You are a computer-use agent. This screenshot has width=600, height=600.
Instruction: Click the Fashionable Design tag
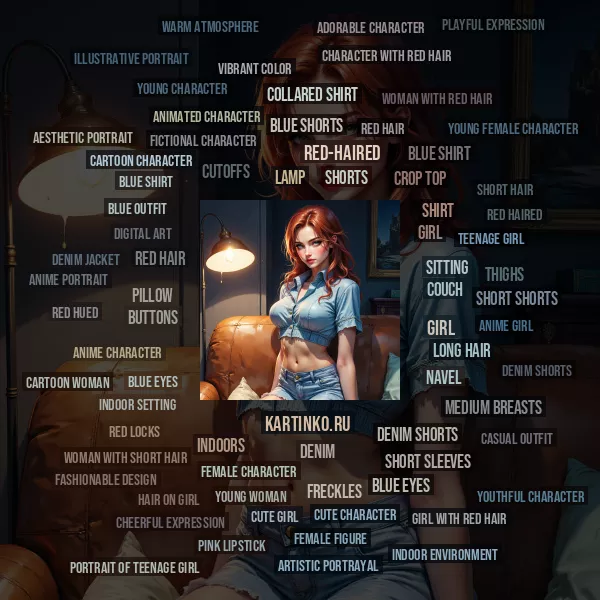click(x=106, y=480)
